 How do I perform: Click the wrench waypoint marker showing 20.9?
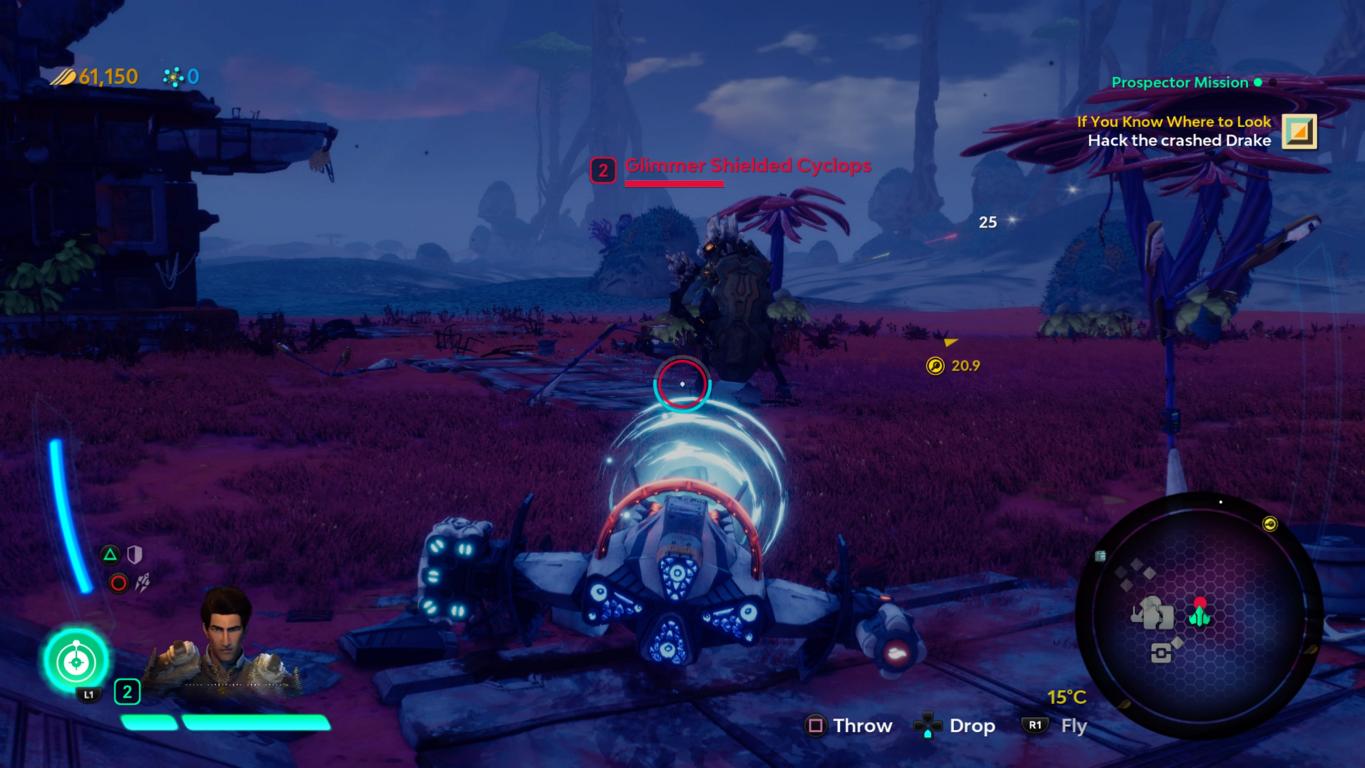[935, 366]
